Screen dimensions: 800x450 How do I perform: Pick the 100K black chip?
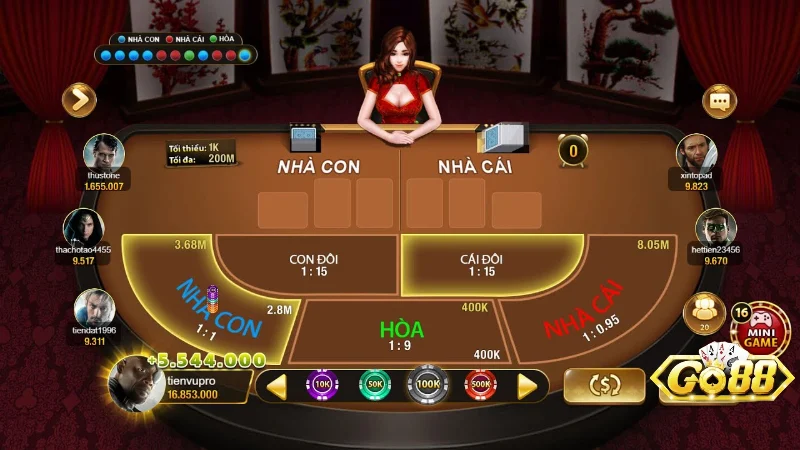pyautogui.click(x=427, y=384)
